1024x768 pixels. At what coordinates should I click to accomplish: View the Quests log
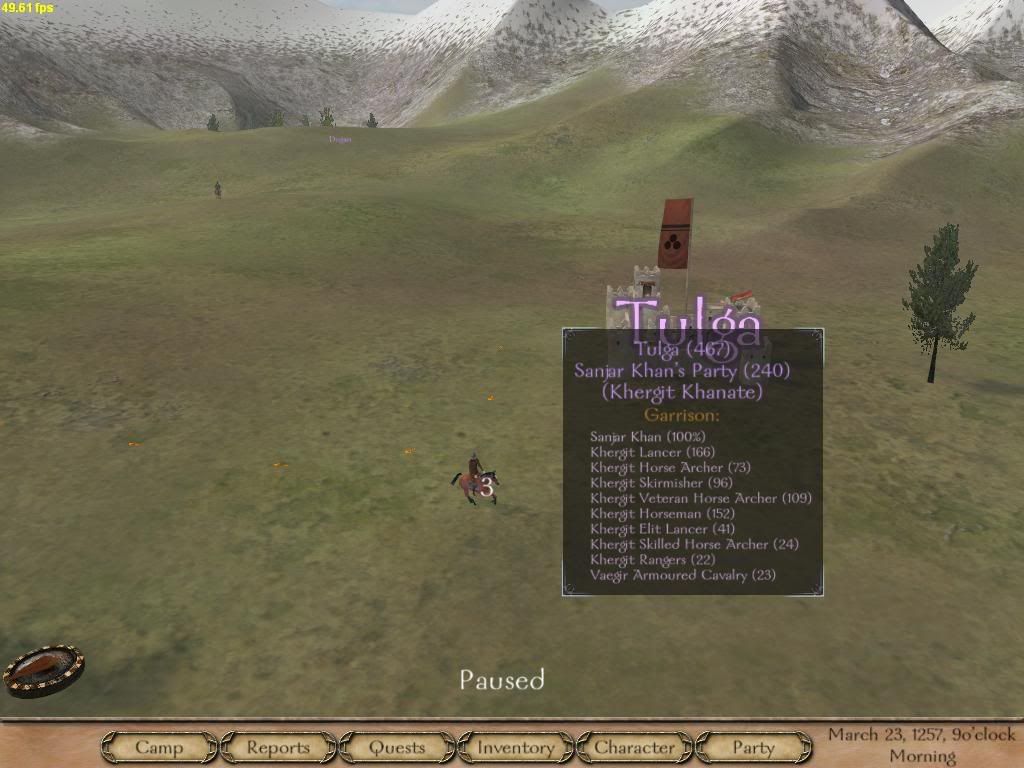[x=397, y=747]
